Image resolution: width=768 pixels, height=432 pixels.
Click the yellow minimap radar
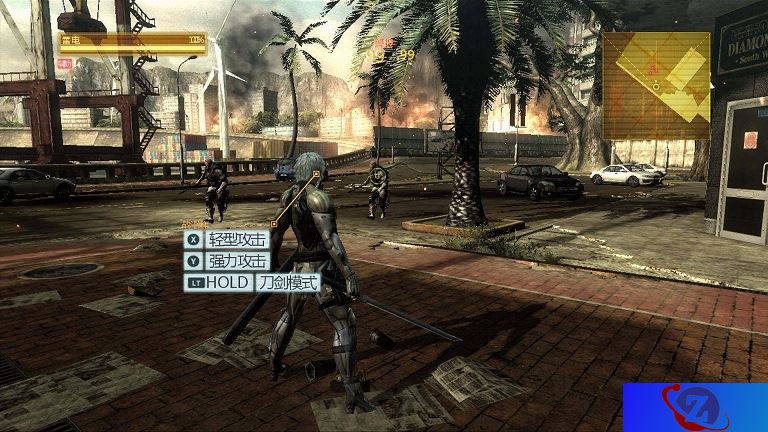click(x=656, y=85)
